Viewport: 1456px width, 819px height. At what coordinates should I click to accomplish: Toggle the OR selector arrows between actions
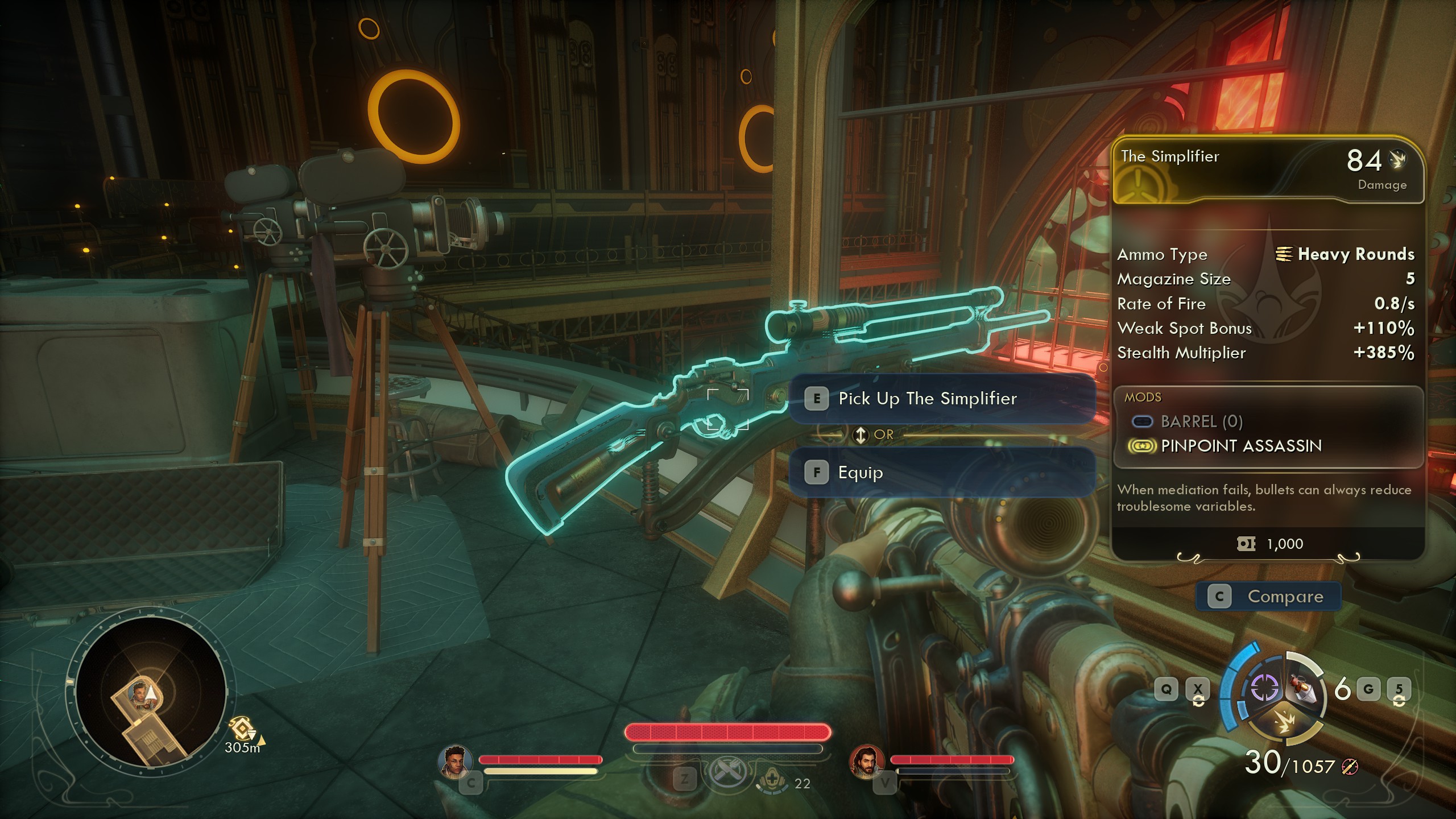click(x=861, y=435)
